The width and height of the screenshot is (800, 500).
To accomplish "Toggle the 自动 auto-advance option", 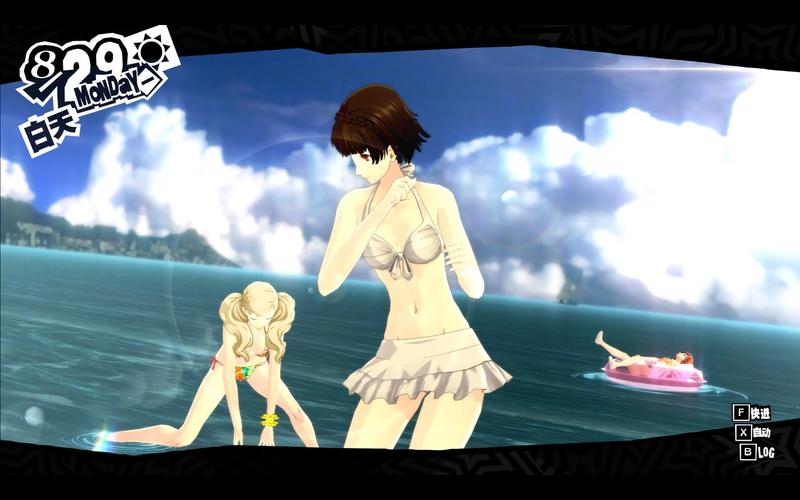I will pos(753,433).
